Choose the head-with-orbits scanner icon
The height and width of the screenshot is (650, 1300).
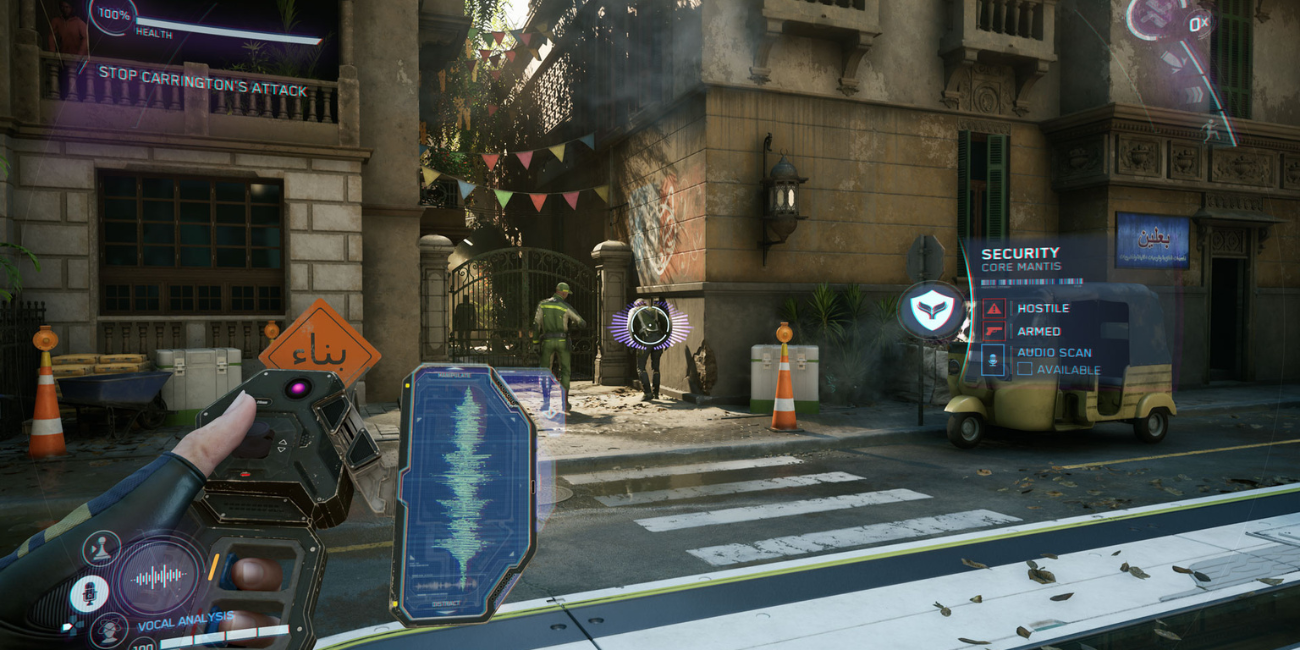[x=107, y=632]
